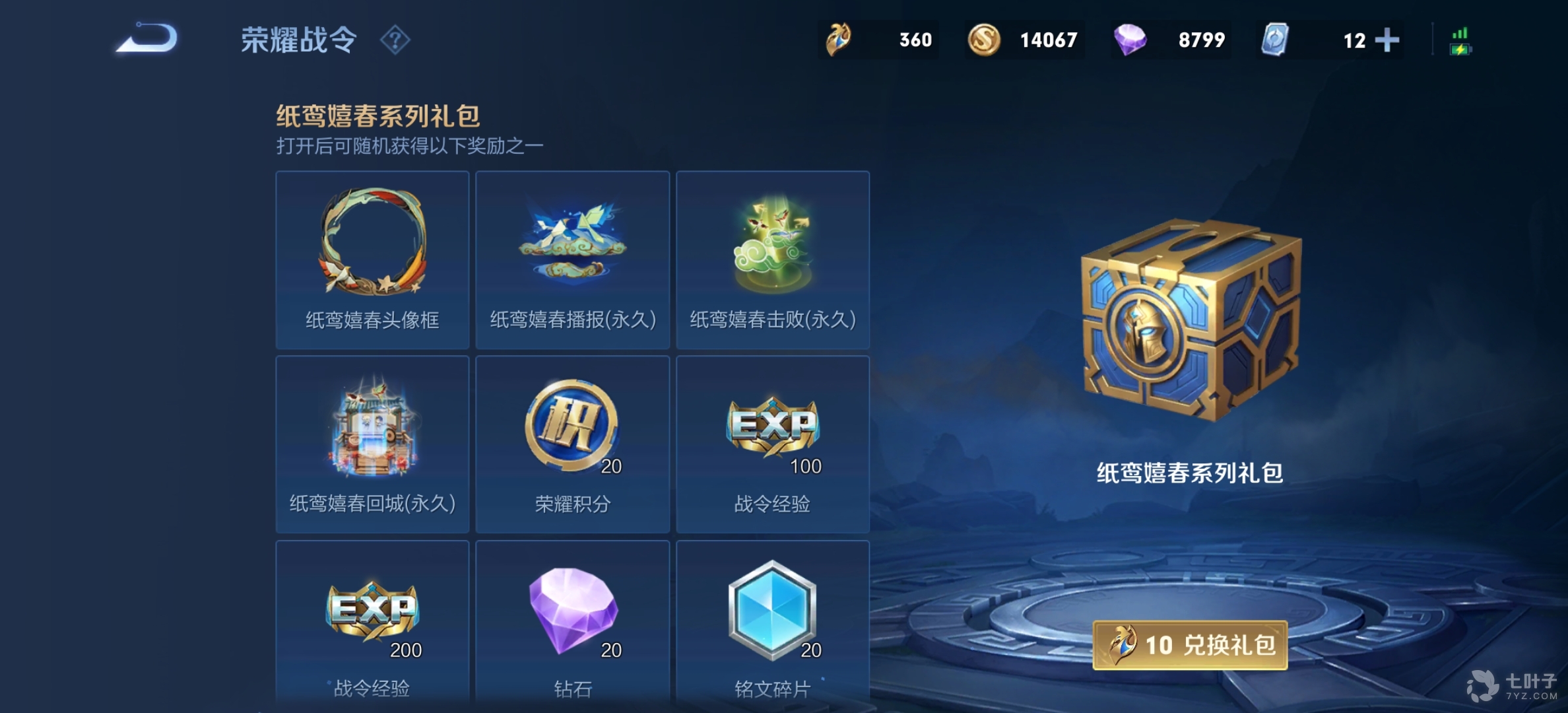Click the purple 钻石 20 reward icon
Image resolution: width=1568 pixels, height=713 pixels.
(572, 607)
